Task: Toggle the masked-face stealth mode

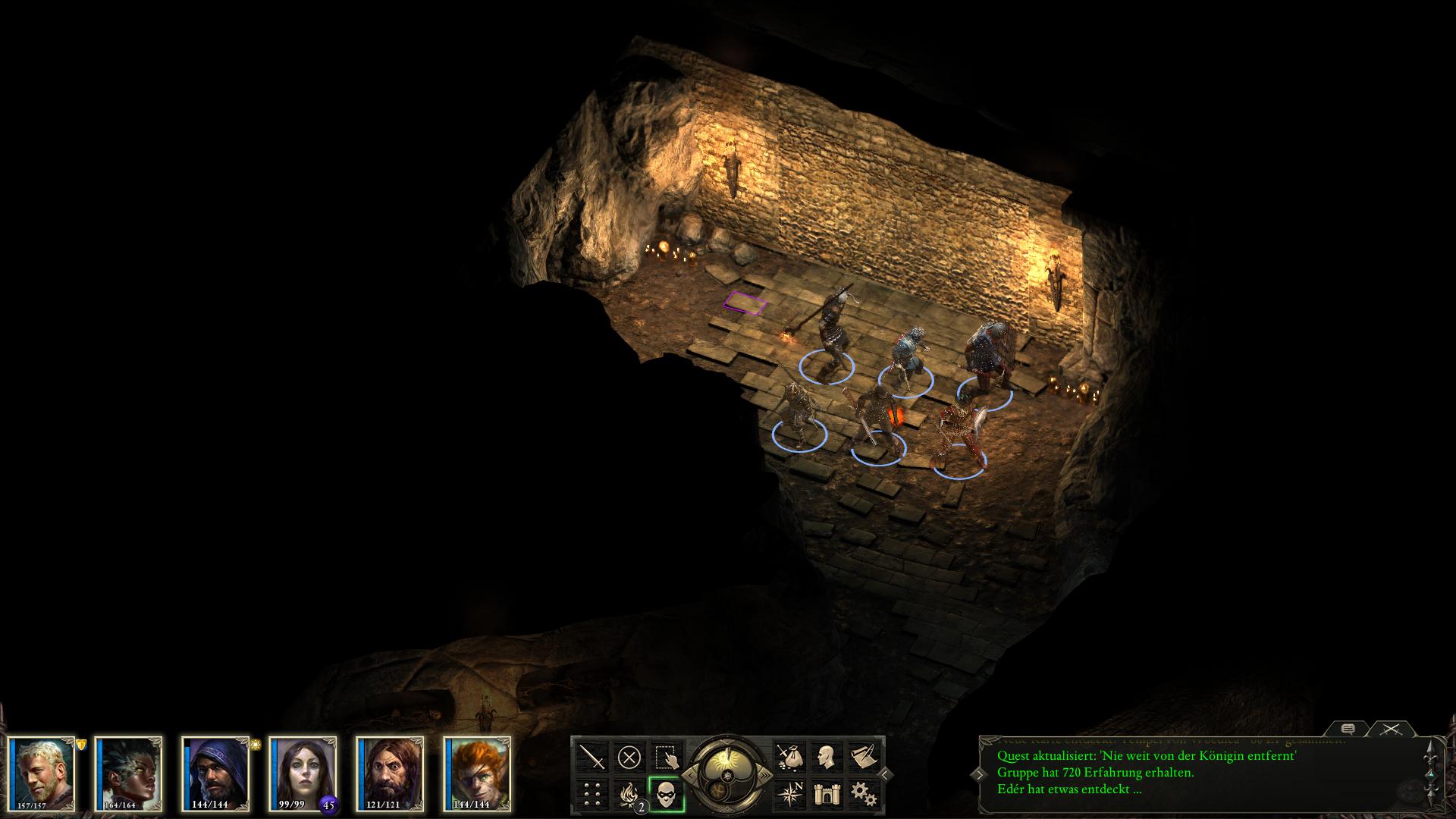Action: tap(666, 794)
